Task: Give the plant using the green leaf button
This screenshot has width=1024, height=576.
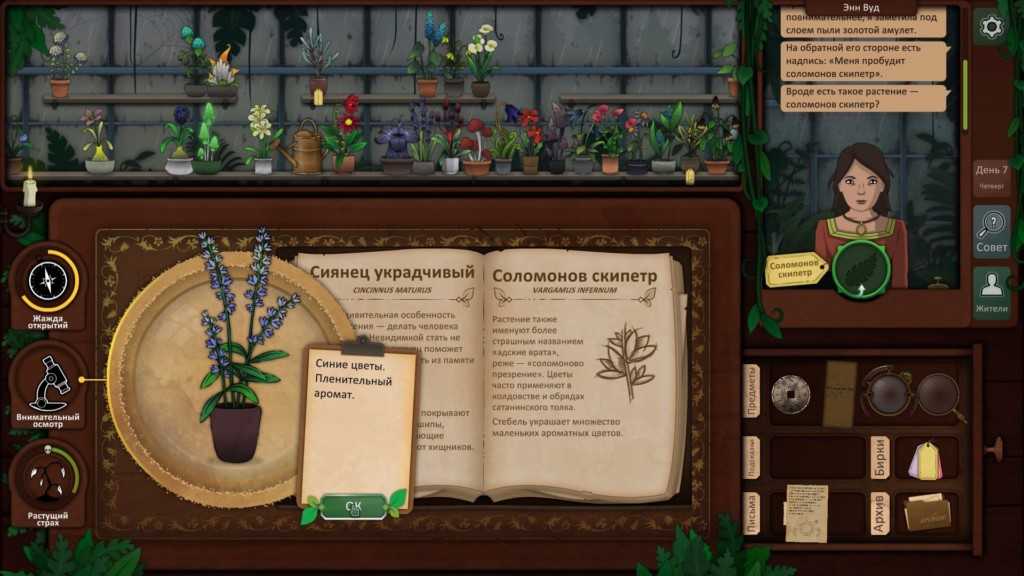Action: tap(856, 269)
